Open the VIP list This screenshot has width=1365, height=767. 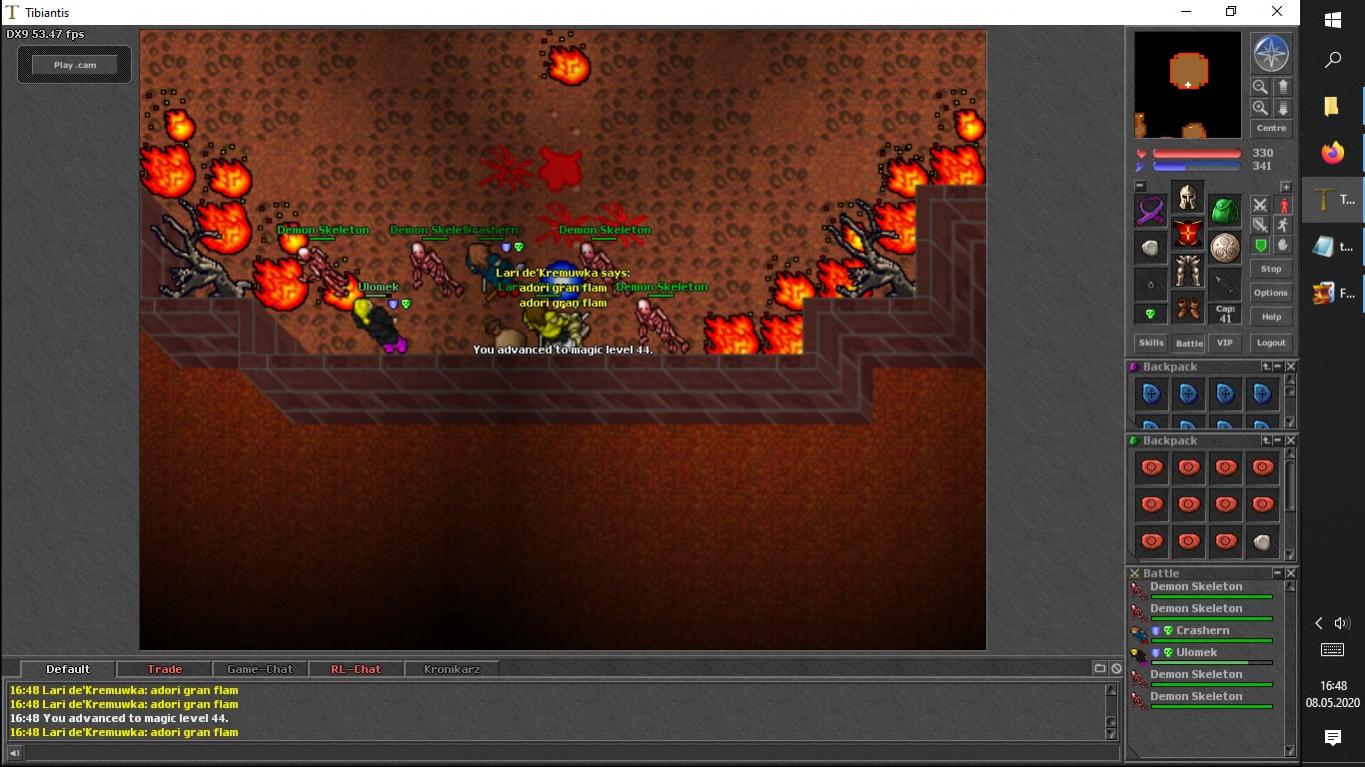[x=1225, y=343]
